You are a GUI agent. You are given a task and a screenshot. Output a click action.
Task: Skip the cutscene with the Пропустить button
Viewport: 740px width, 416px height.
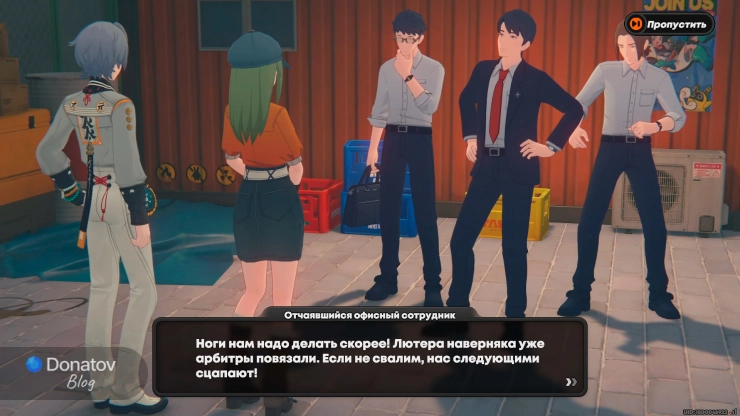pyautogui.click(x=669, y=23)
